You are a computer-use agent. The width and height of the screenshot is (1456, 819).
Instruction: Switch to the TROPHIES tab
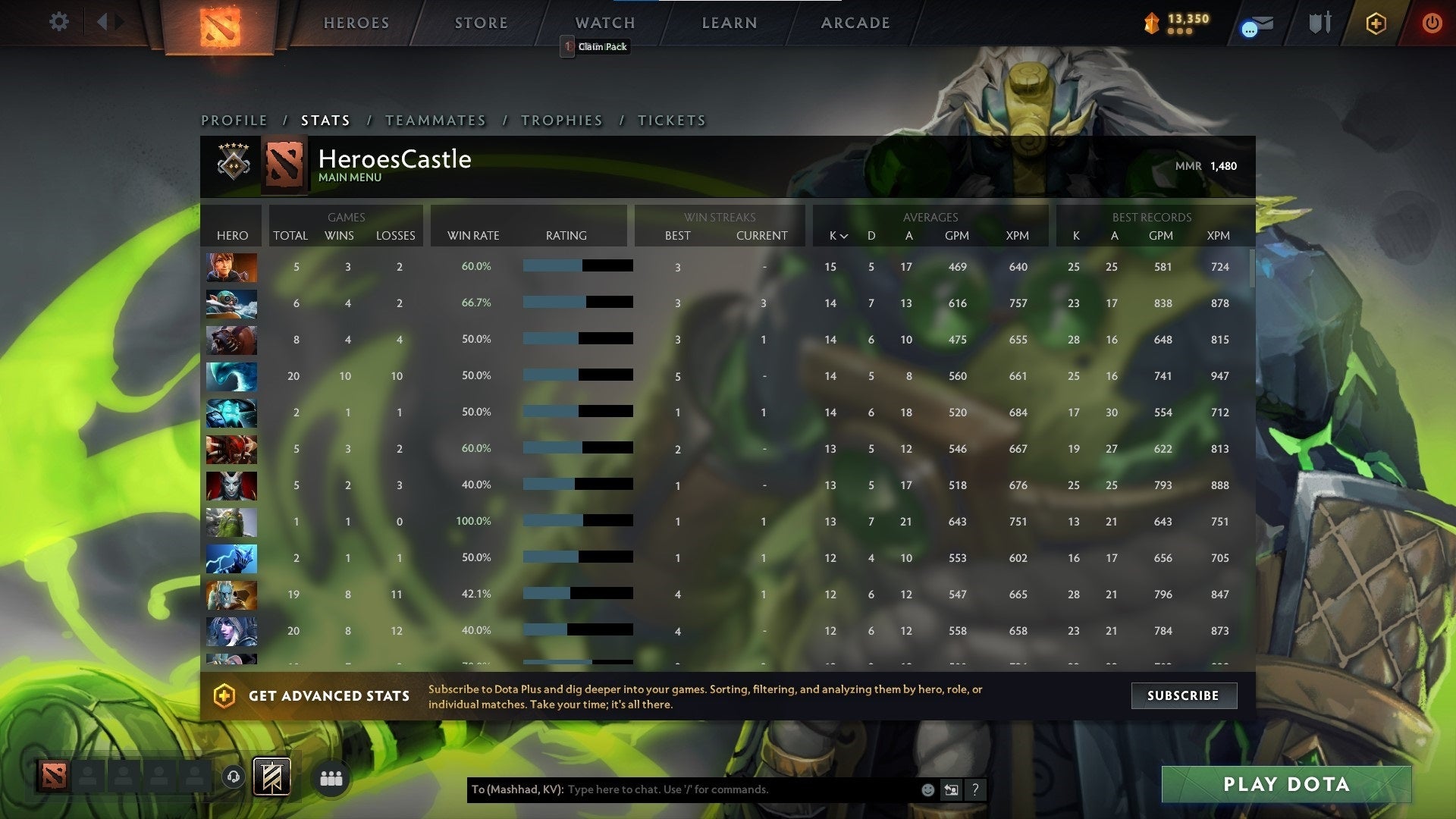561,120
